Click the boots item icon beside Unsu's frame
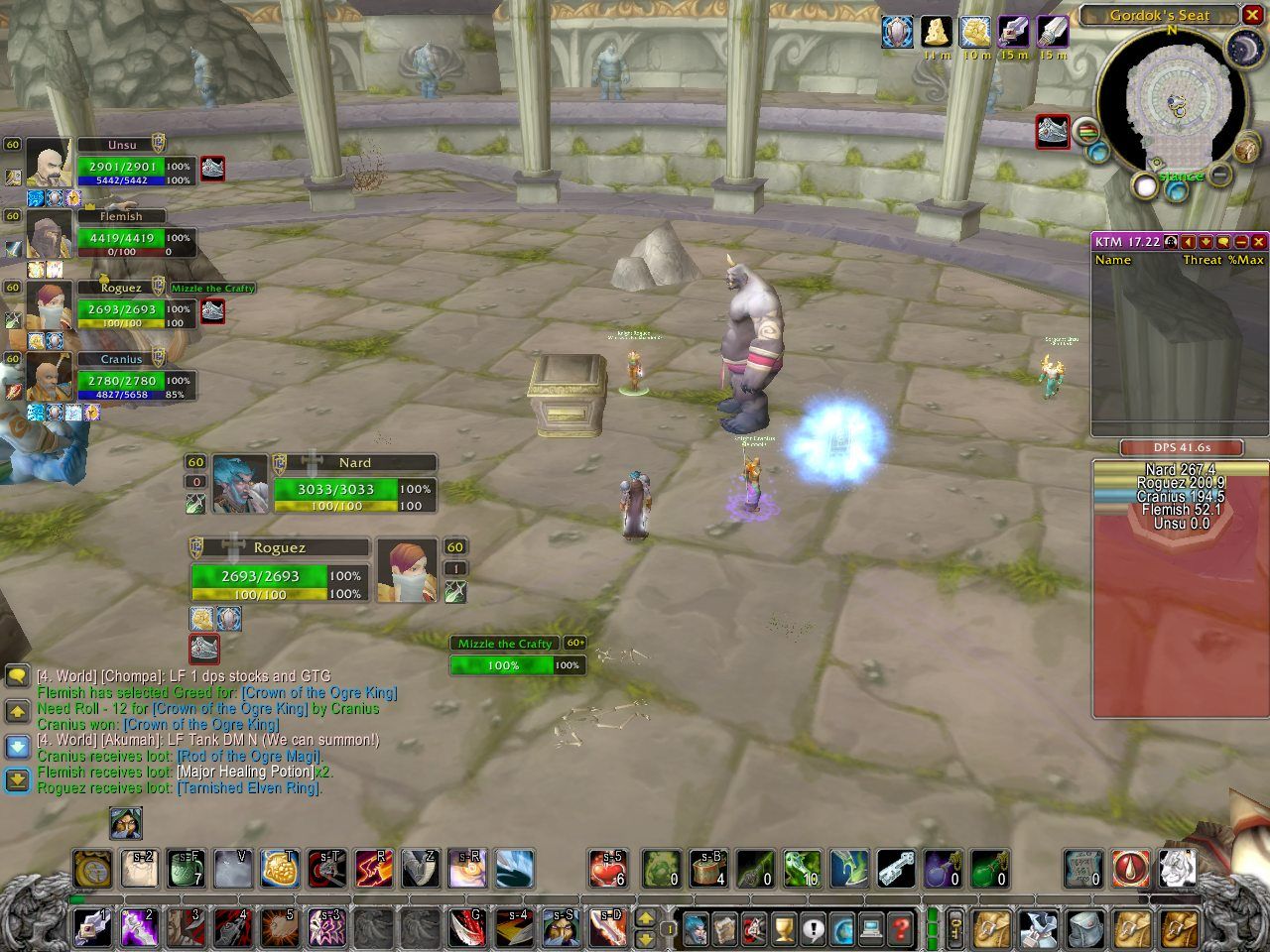The width and height of the screenshot is (1270, 952). 211,169
